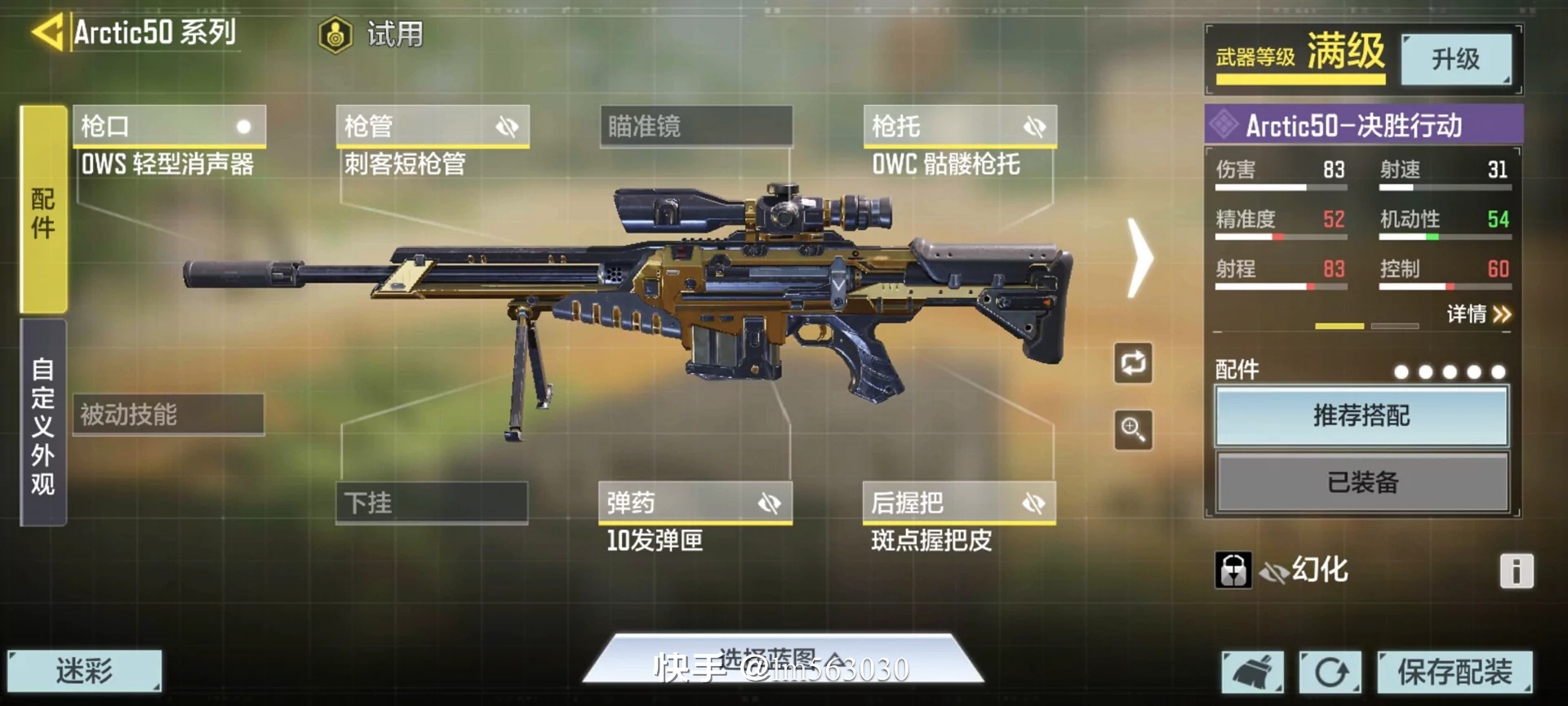Choose 推荐搭配 recommended loadout
1568x706 pixels.
1361,416
